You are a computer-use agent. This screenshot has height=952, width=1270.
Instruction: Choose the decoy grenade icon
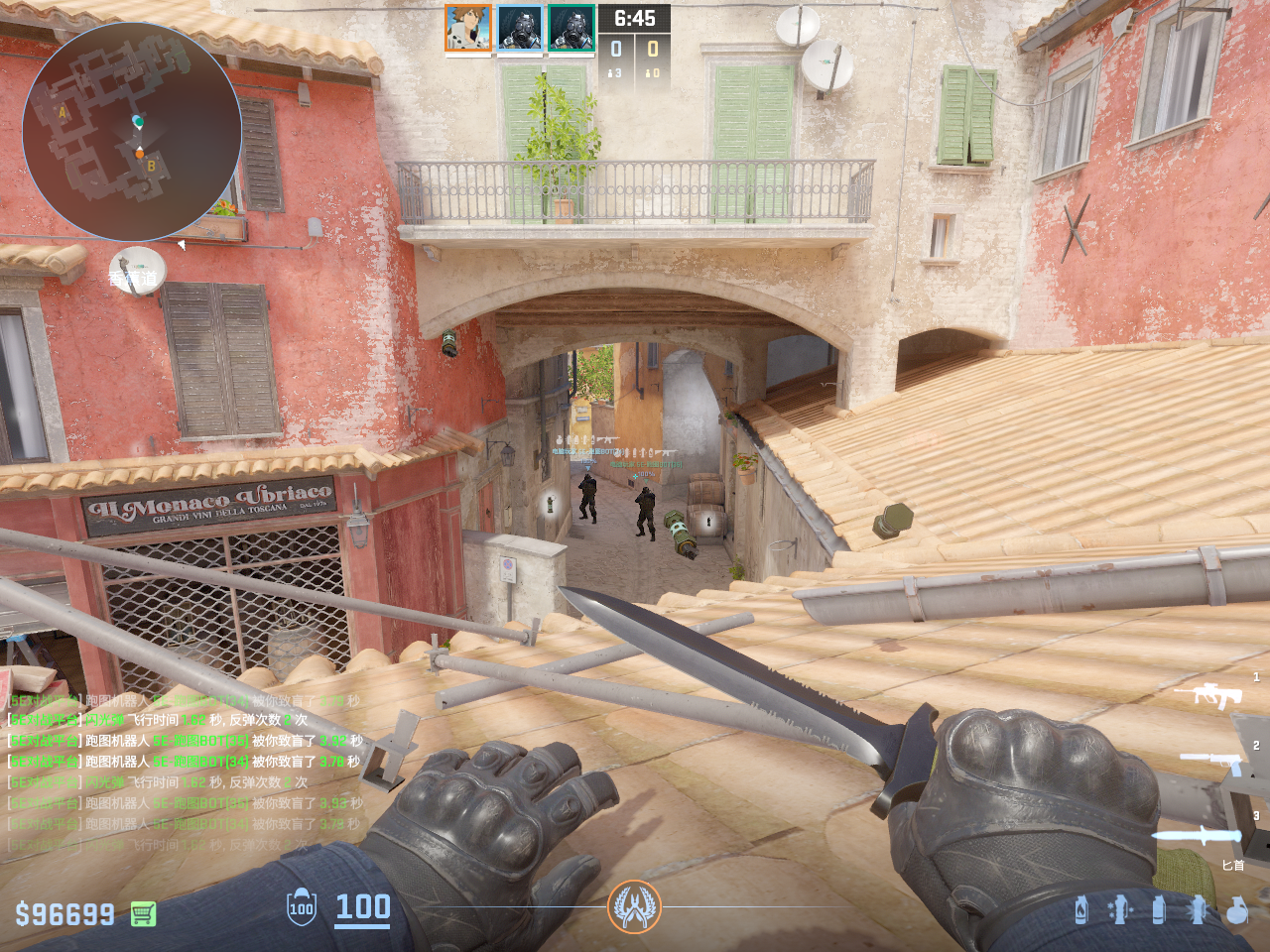1120,909
